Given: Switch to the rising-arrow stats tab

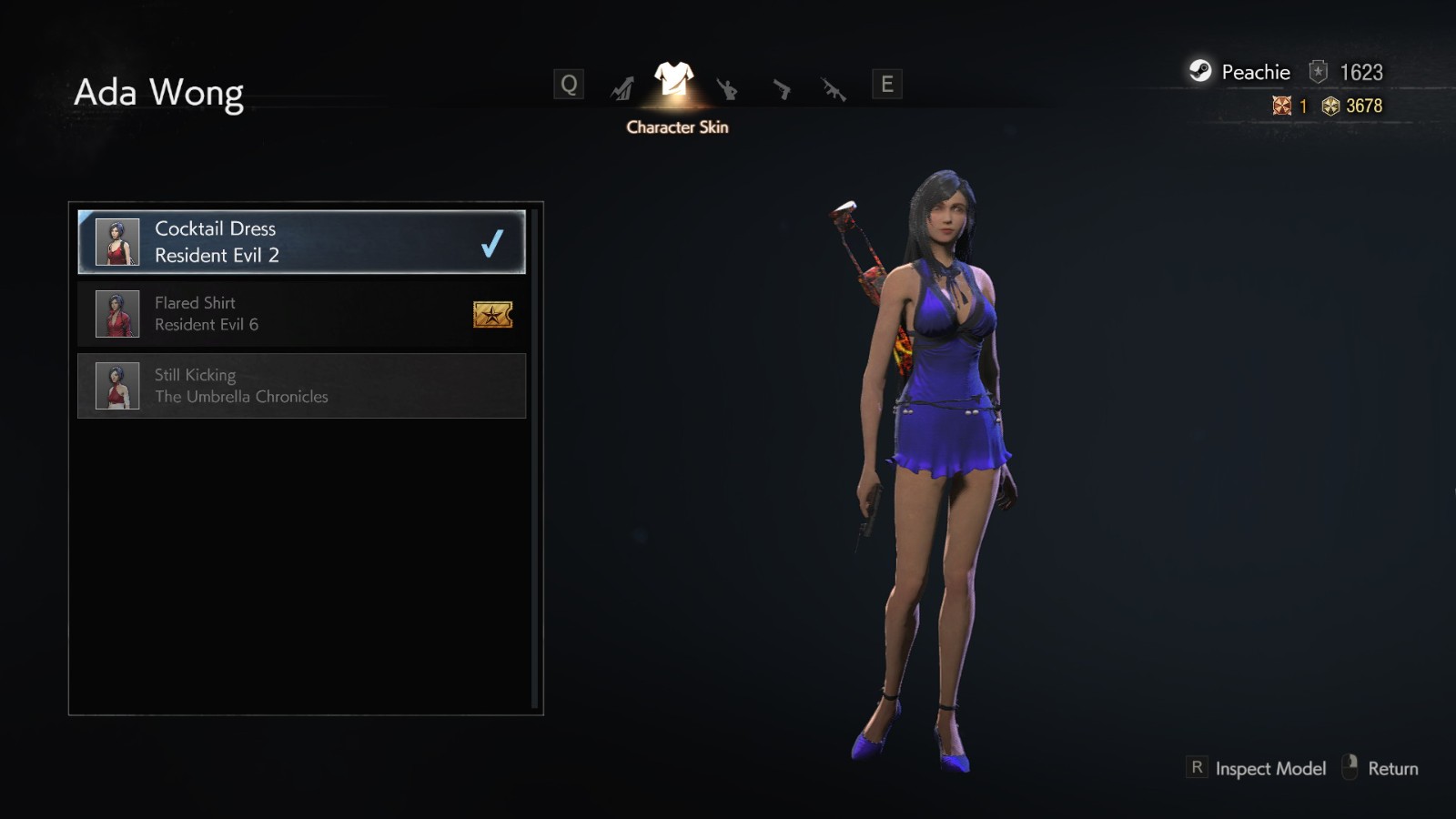Looking at the screenshot, I should [622, 87].
